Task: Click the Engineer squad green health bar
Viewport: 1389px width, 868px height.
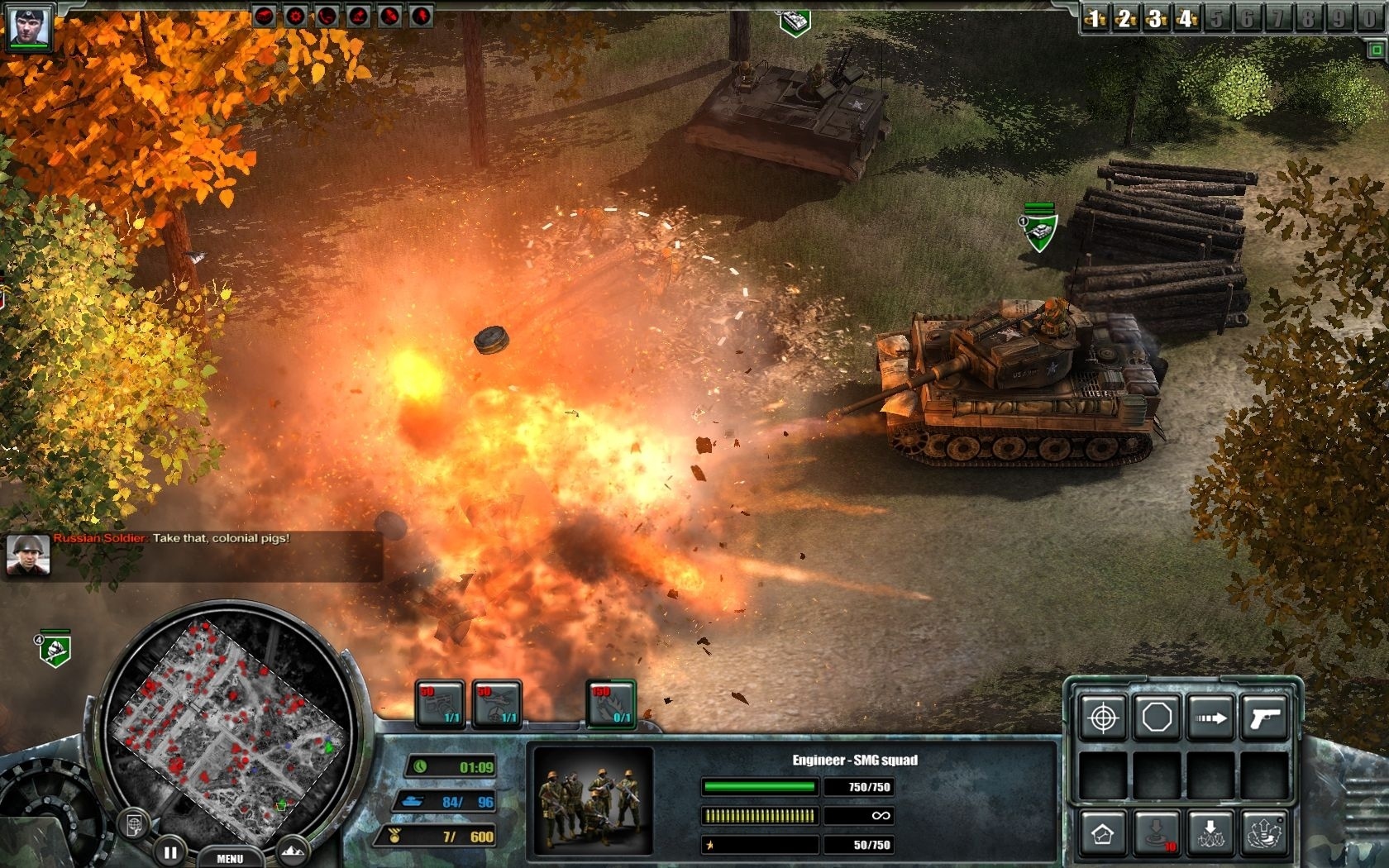Action: 757,787
